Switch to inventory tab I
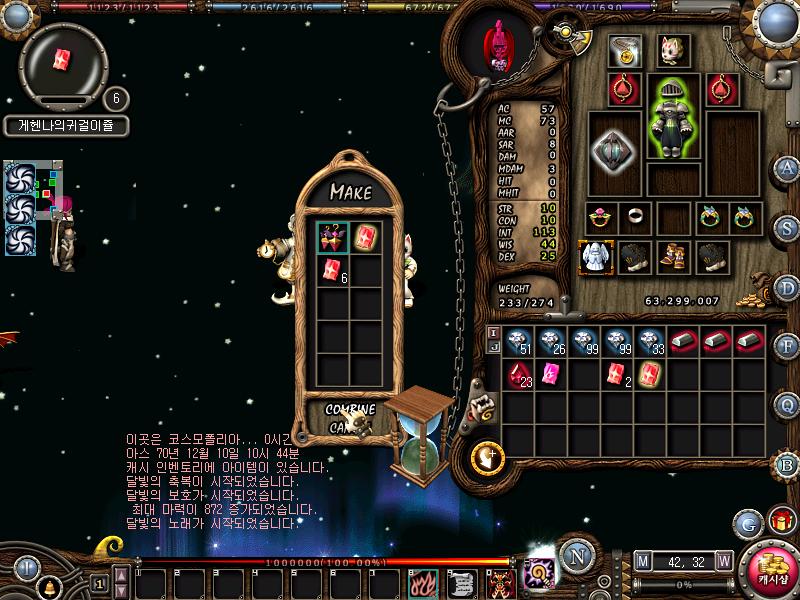Image resolution: width=800 pixels, height=600 pixels. click(x=492, y=331)
